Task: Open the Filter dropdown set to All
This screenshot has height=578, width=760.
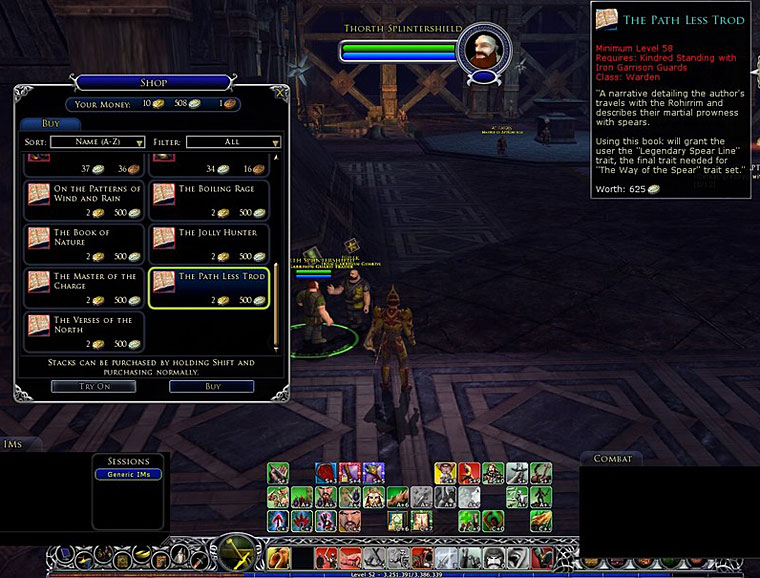Action: click(x=232, y=142)
